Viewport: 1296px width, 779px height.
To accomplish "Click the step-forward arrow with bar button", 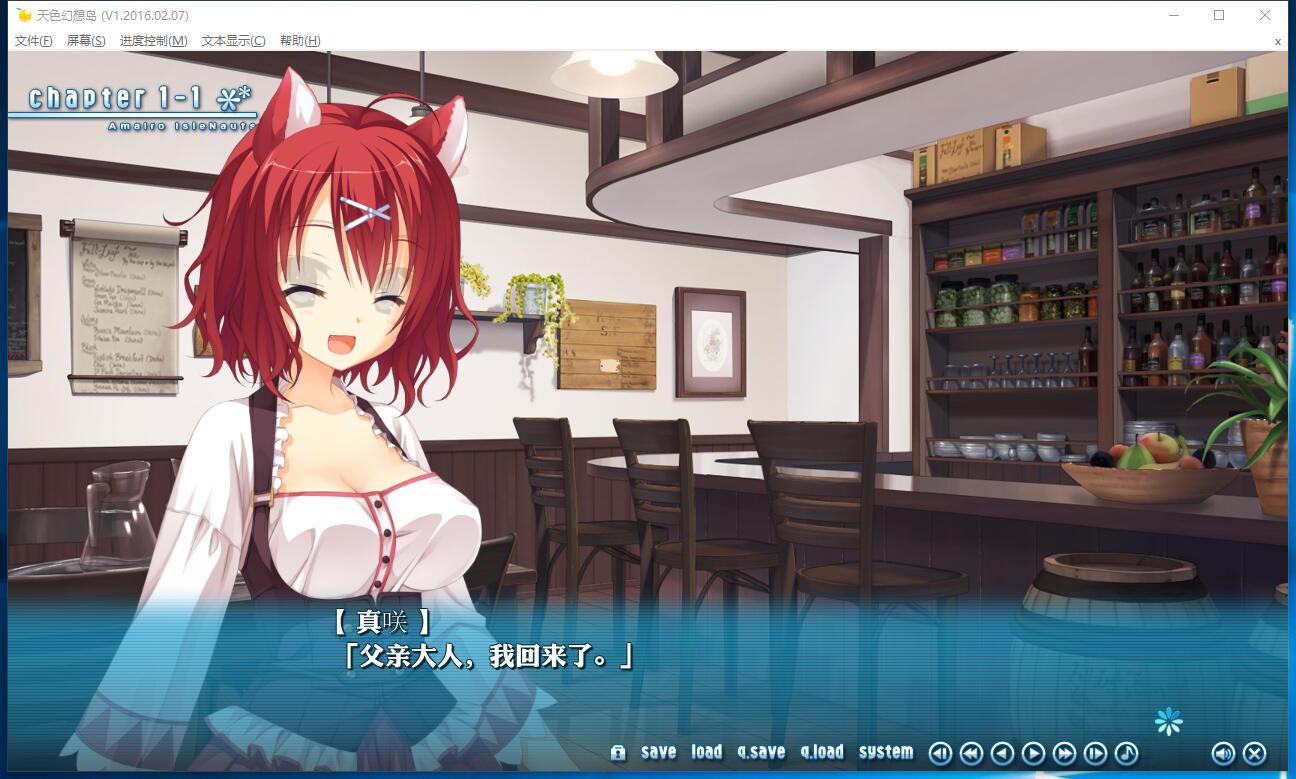I will [x=1096, y=753].
